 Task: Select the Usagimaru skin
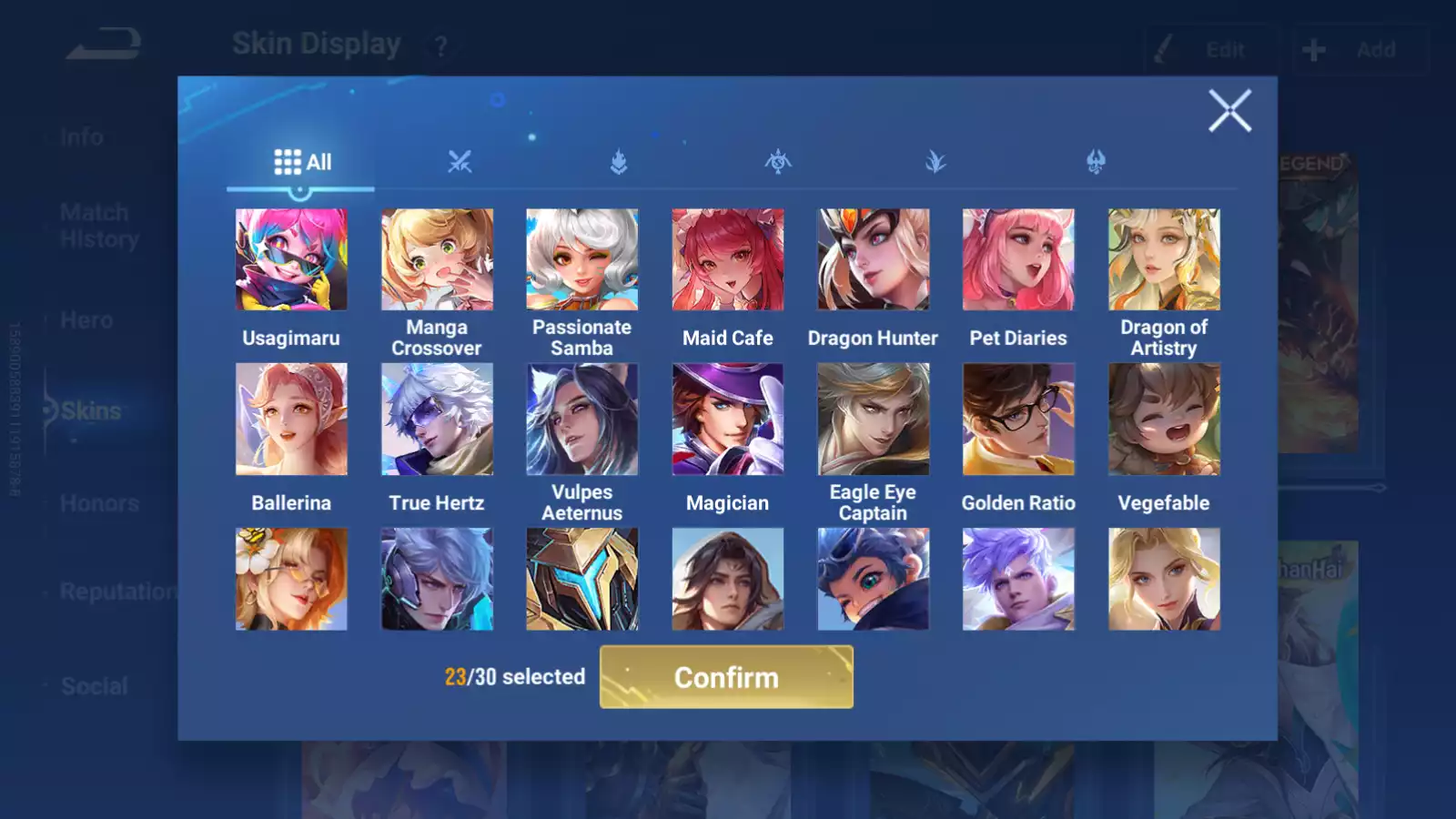(x=291, y=260)
